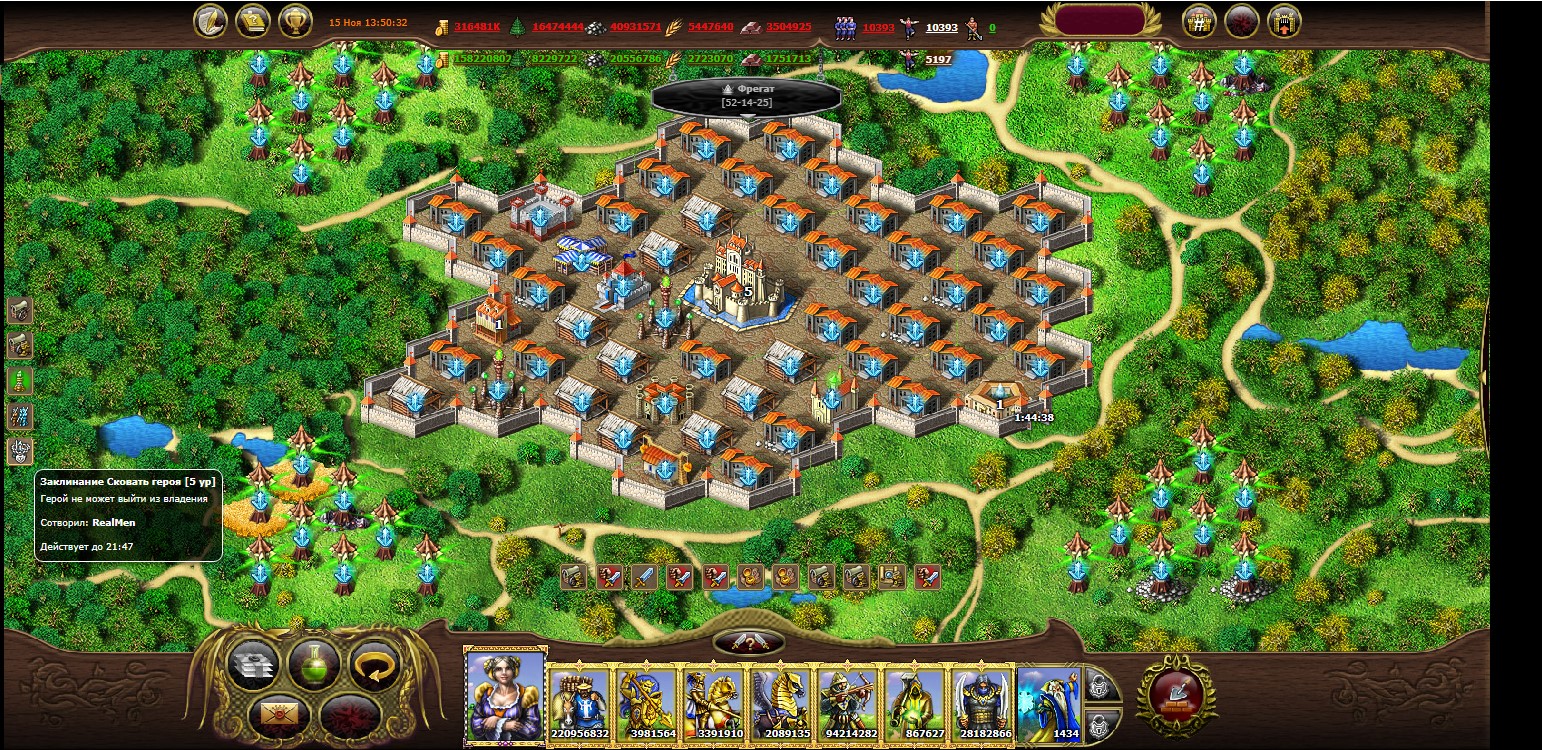Click the golden curved arrow button

tap(374, 664)
